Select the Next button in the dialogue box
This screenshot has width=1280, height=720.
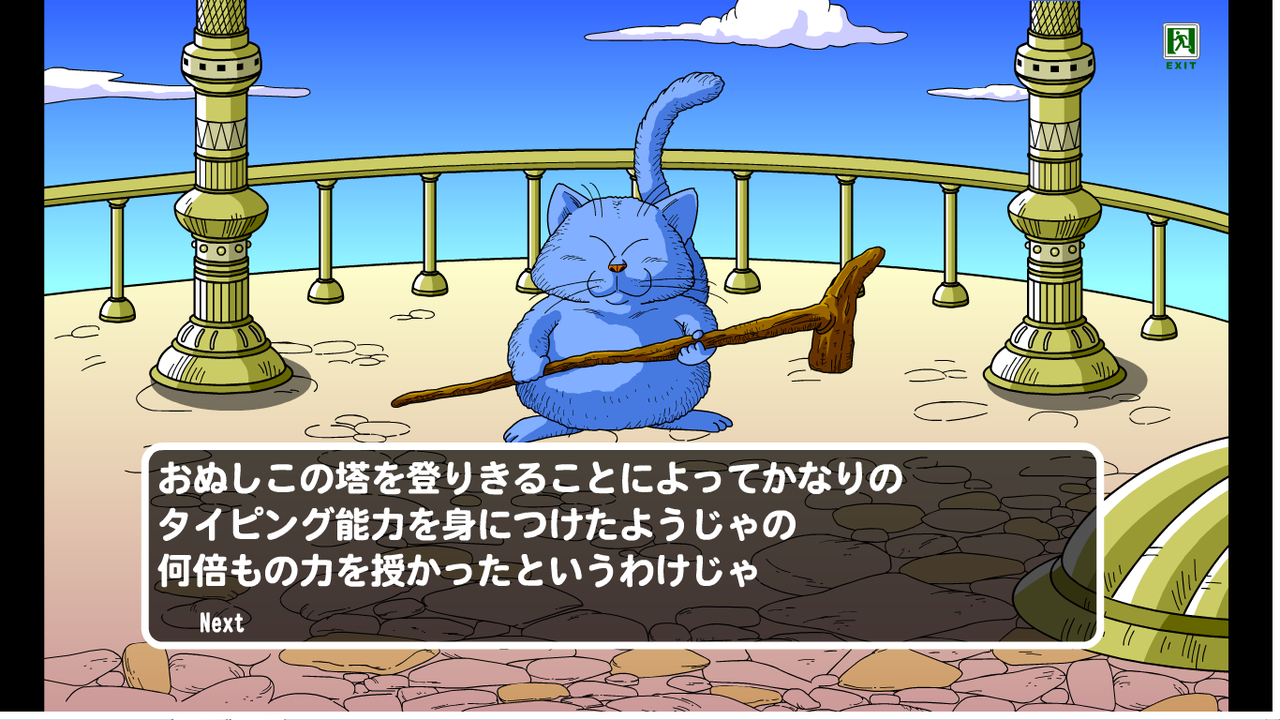[221, 622]
